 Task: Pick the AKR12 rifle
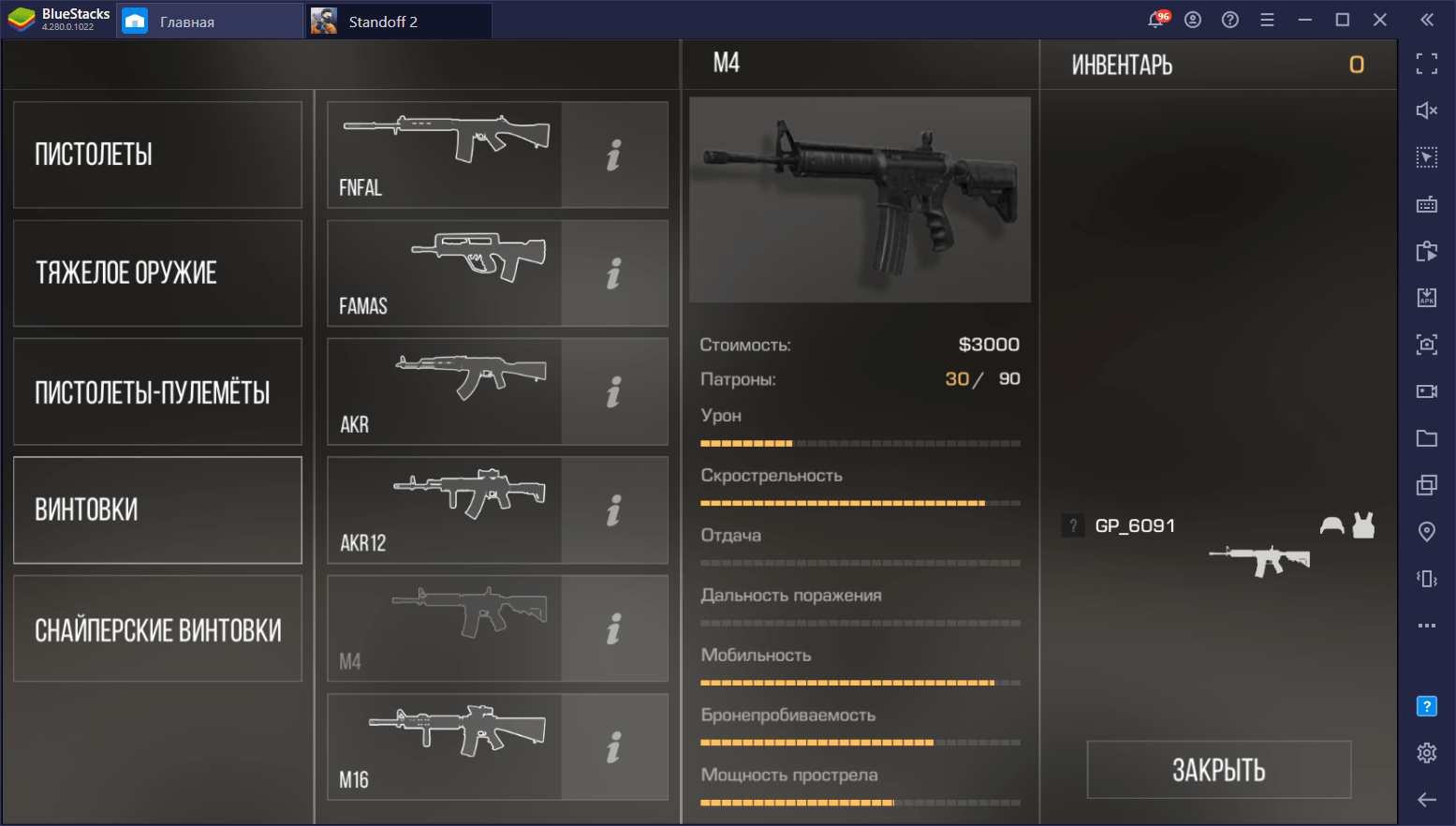(x=445, y=510)
